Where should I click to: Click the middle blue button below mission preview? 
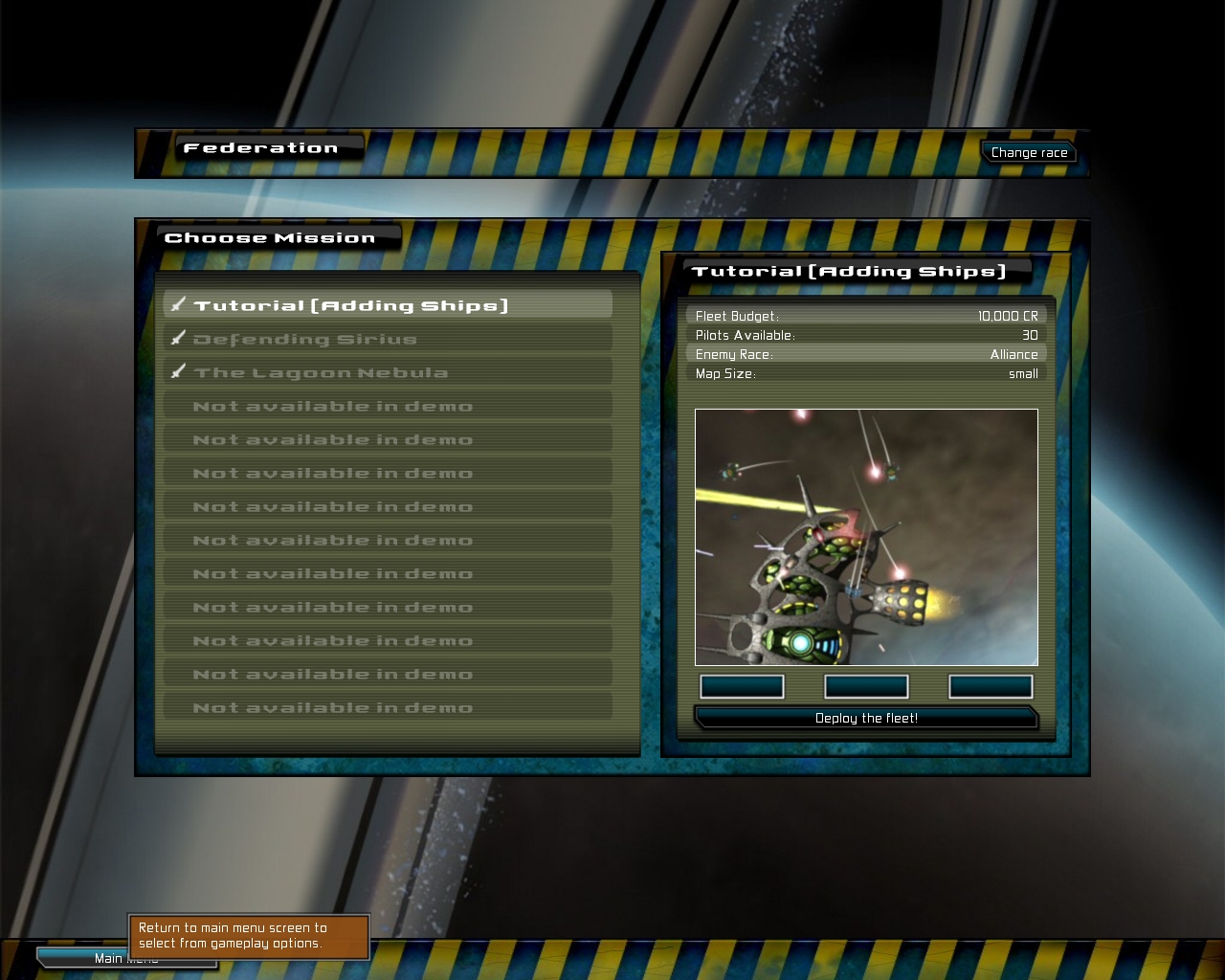(866, 686)
